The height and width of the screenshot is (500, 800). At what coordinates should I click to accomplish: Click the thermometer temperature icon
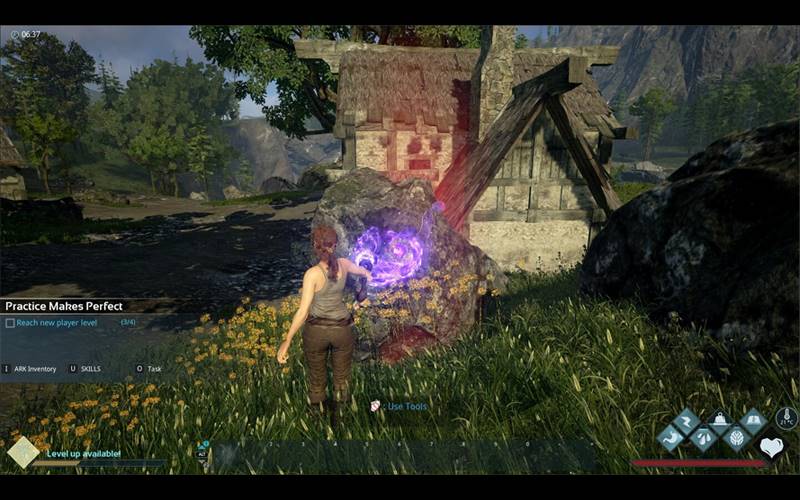tap(787, 419)
